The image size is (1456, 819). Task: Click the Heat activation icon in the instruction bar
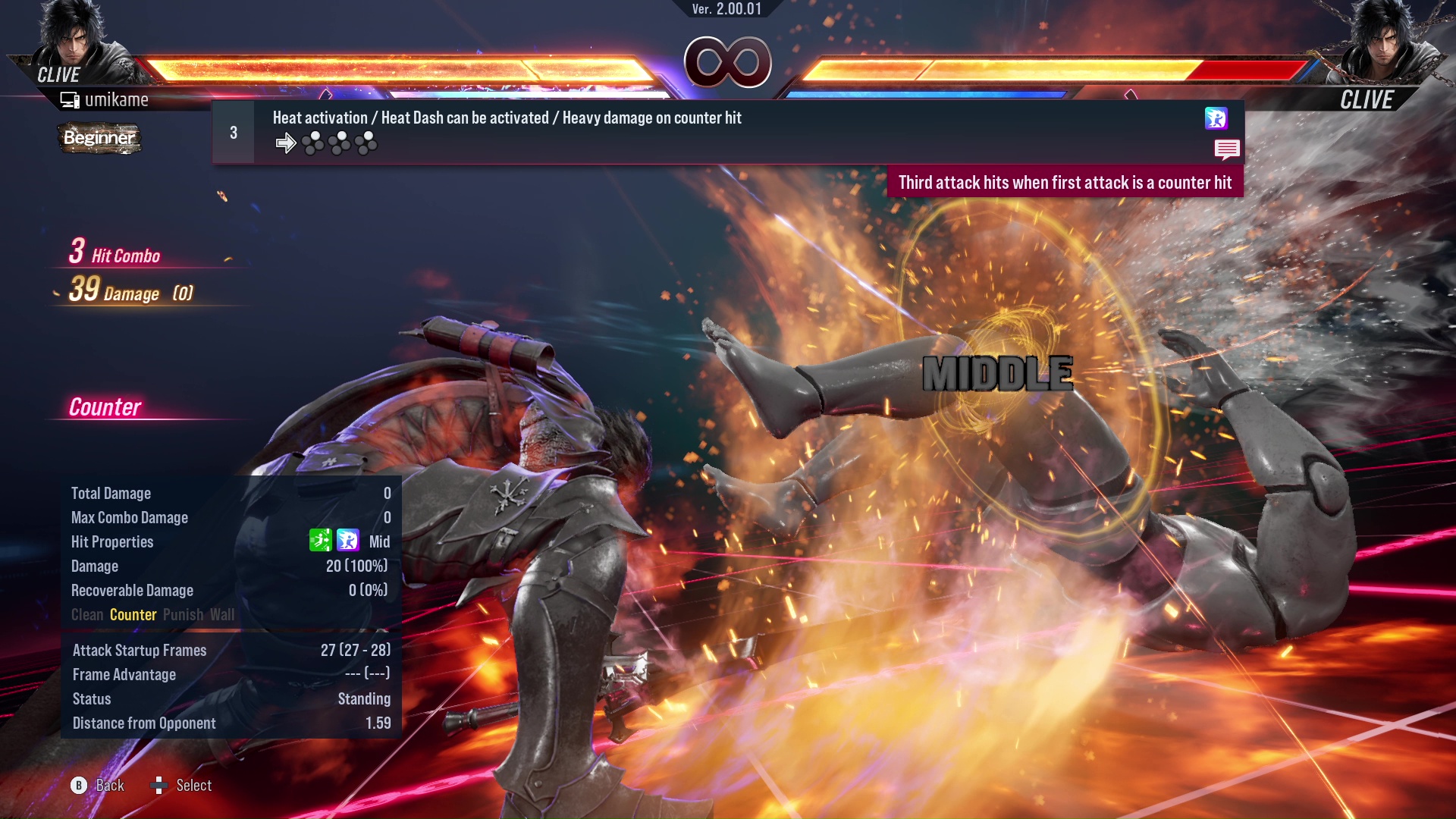tap(1216, 118)
